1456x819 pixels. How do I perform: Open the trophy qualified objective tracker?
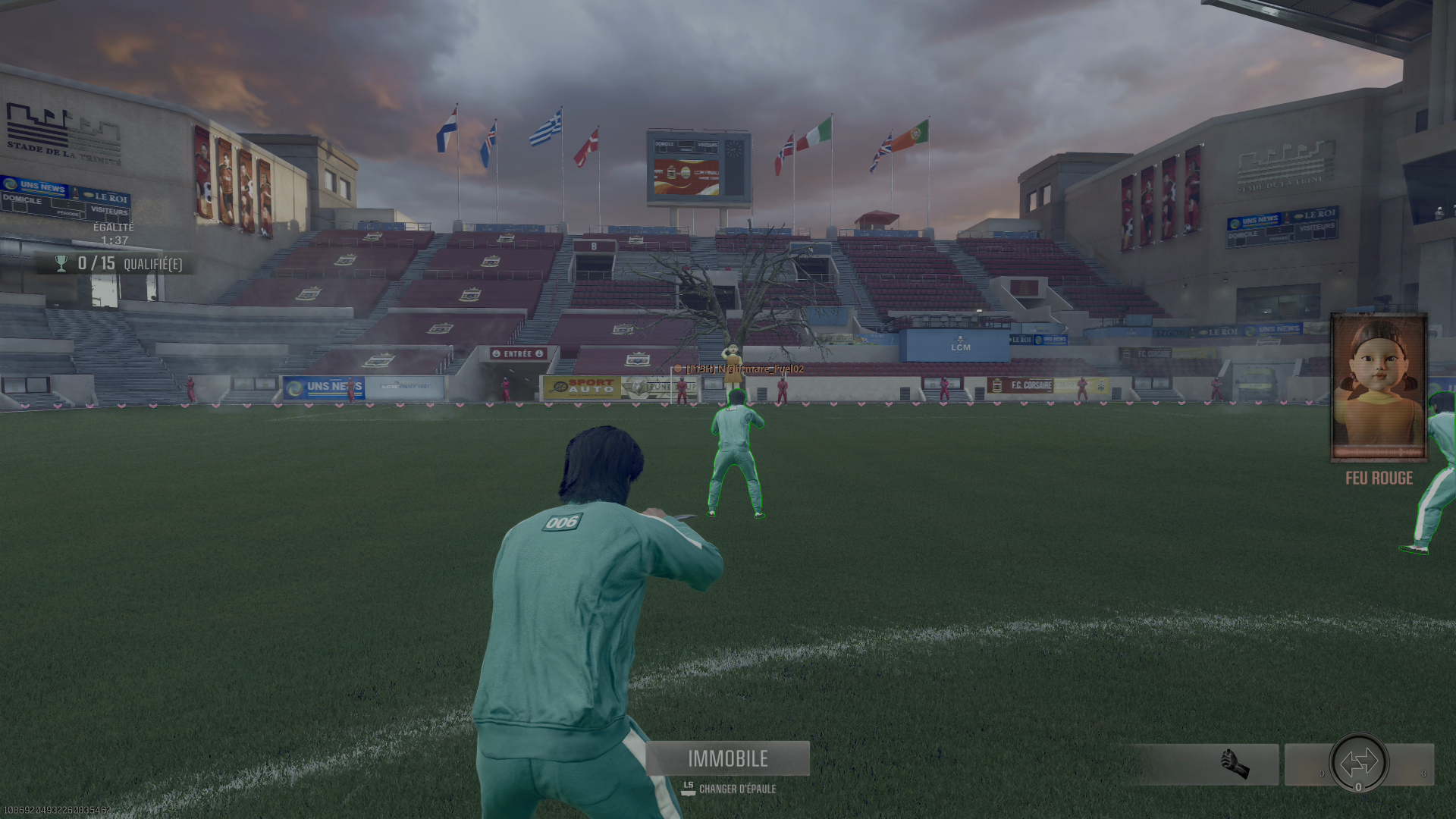pyautogui.click(x=118, y=264)
